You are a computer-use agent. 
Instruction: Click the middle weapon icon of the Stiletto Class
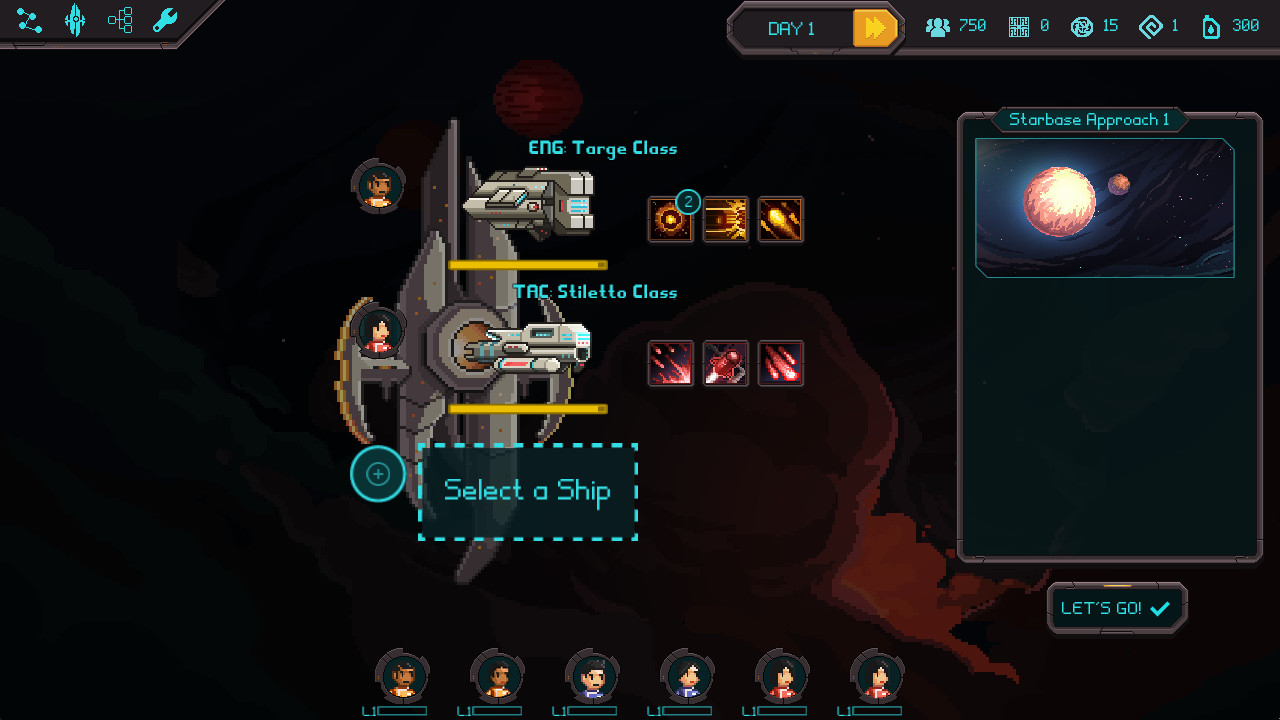point(725,363)
